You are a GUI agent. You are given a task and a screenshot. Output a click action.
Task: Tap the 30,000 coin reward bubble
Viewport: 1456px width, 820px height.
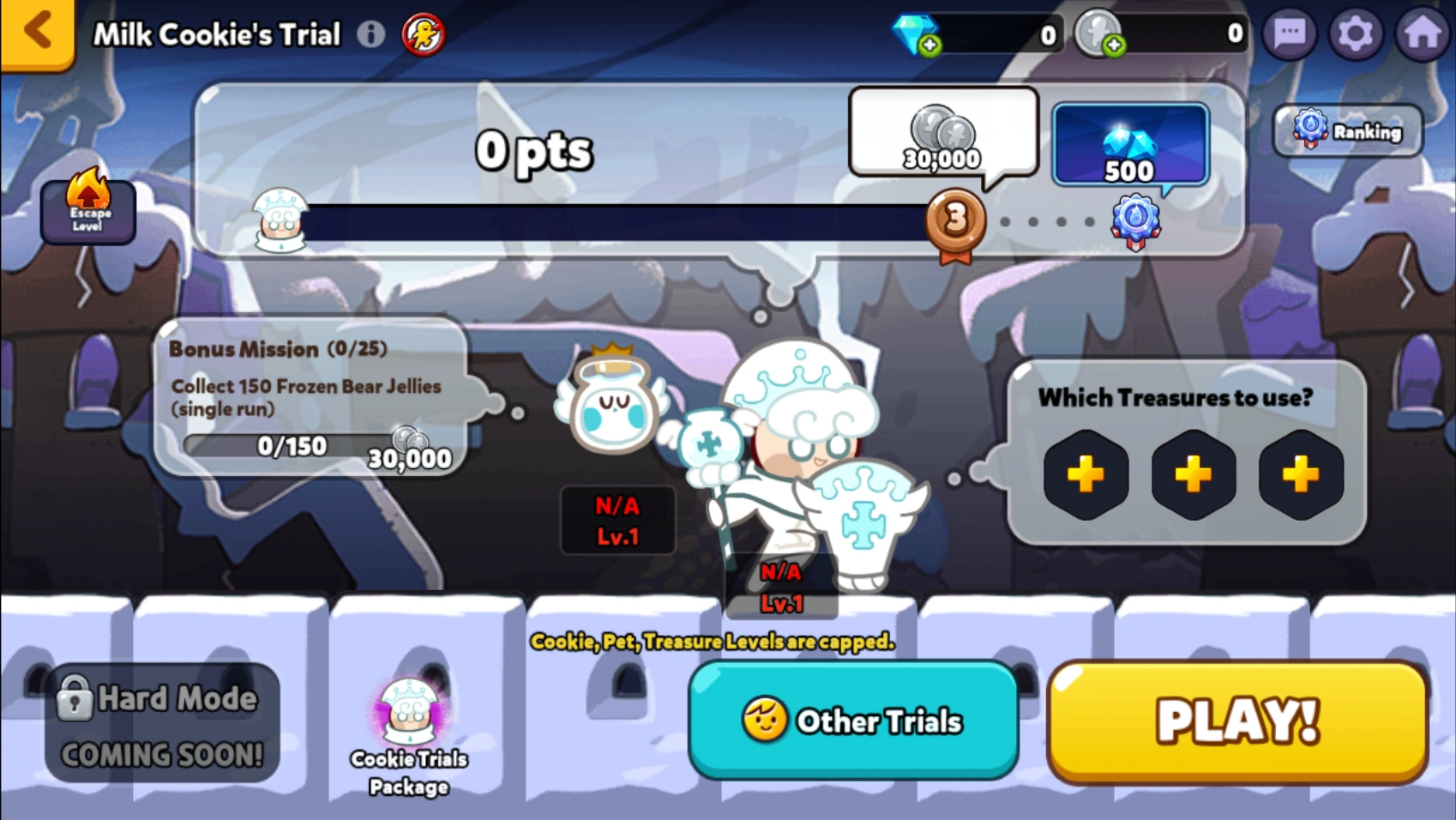(943, 137)
